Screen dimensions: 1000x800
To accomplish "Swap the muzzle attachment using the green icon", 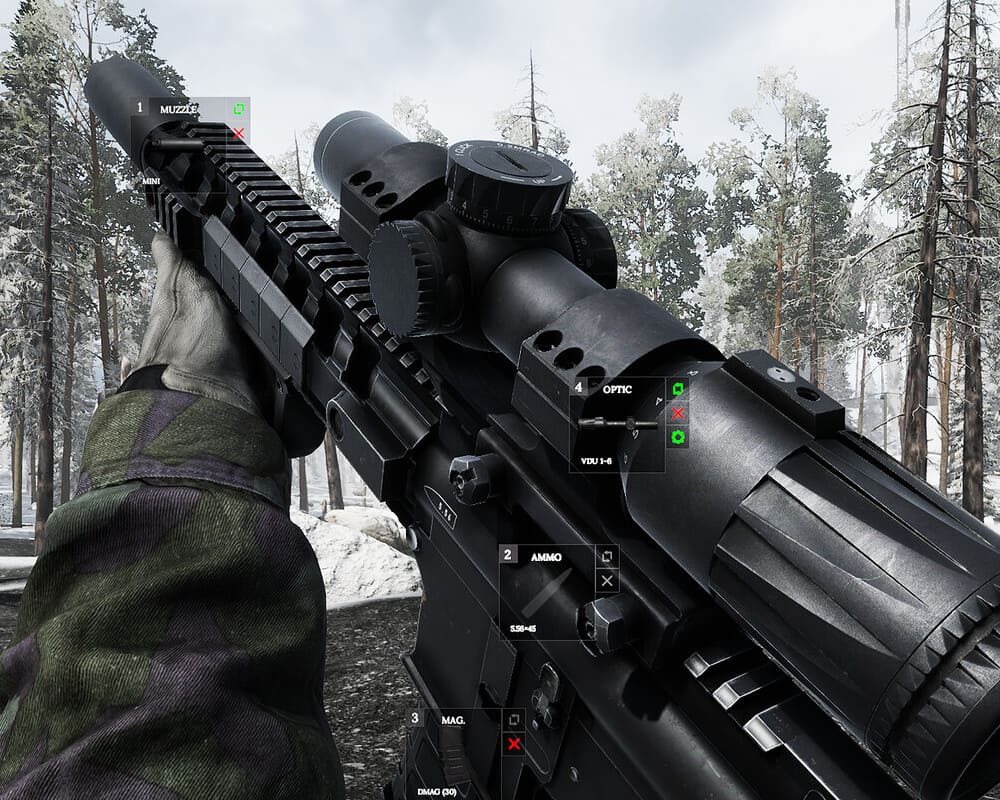I will (x=239, y=109).
